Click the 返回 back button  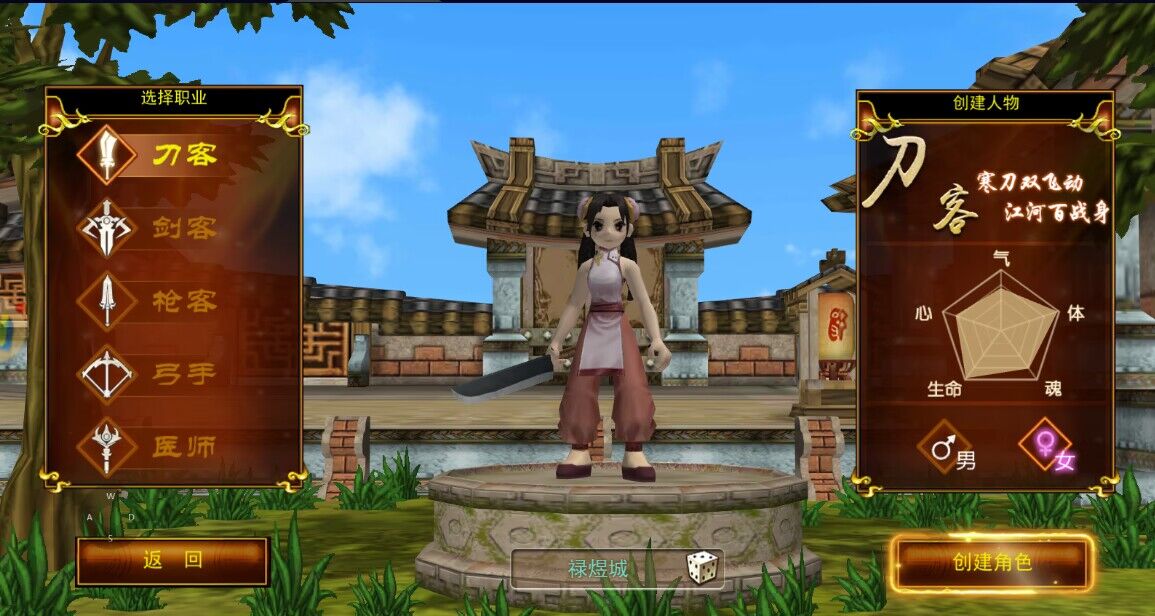tap(172, 561)
